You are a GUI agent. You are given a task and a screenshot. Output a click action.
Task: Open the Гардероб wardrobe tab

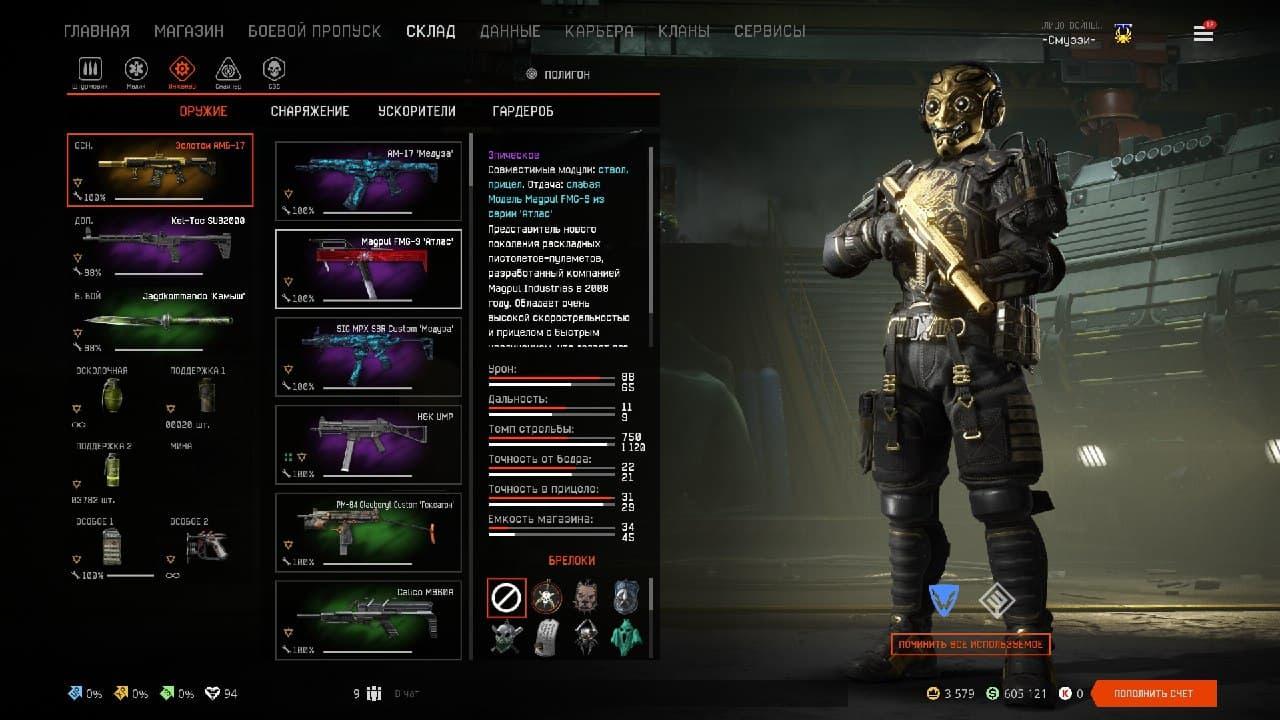tap(523, 111)
